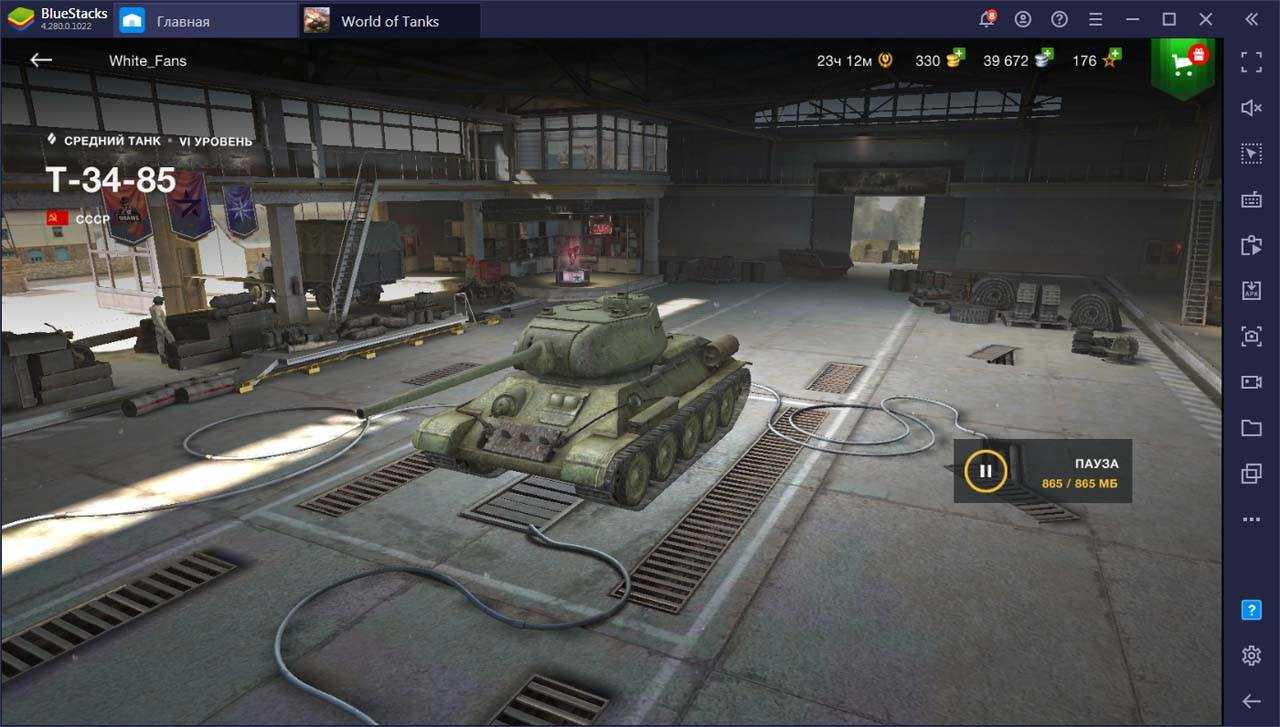This screenshot has width=1280, height=727.
Task: Open the White_Fans player profile
Action: coord(147,60)
